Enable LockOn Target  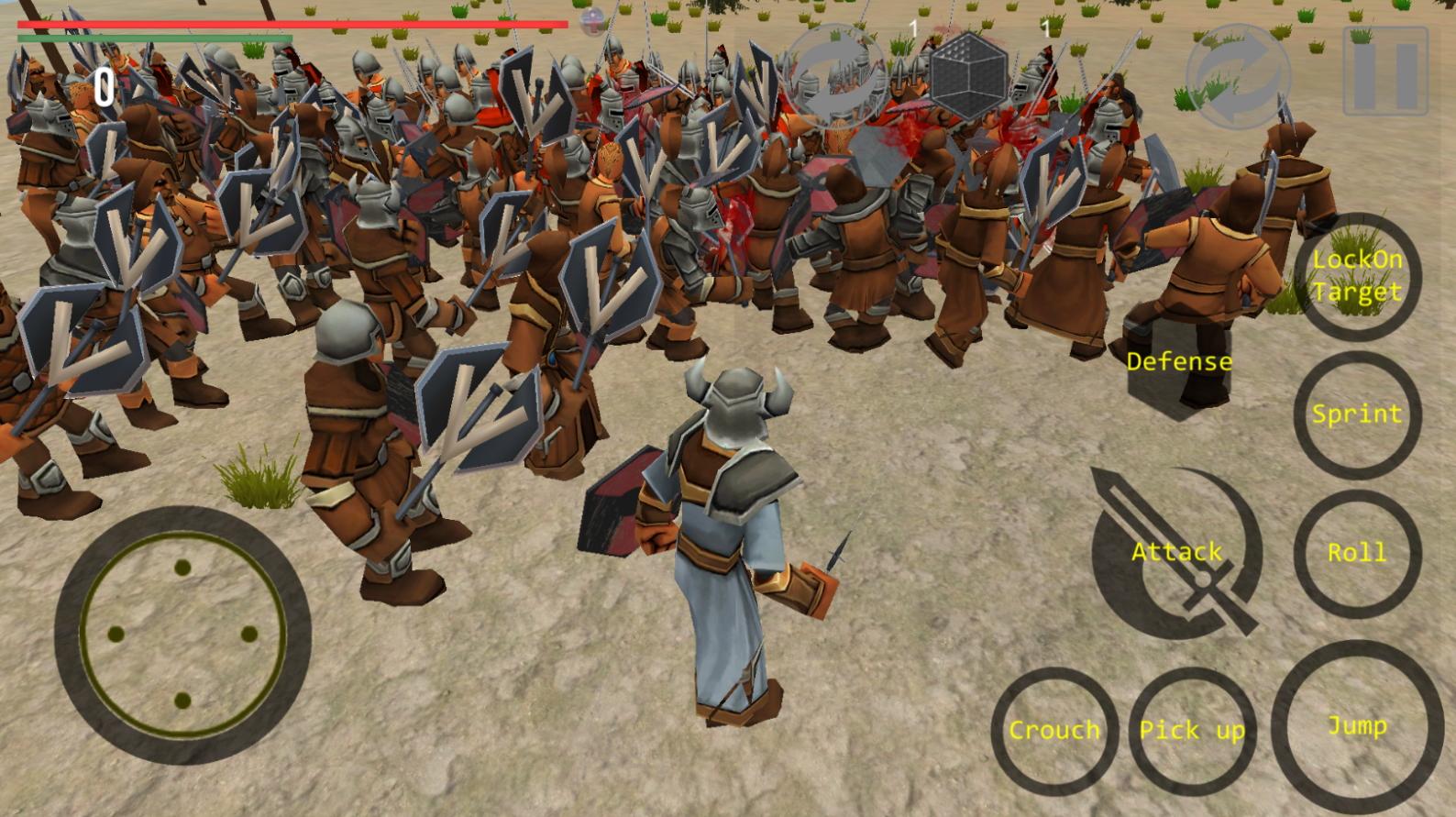(x=1360, y=278)
